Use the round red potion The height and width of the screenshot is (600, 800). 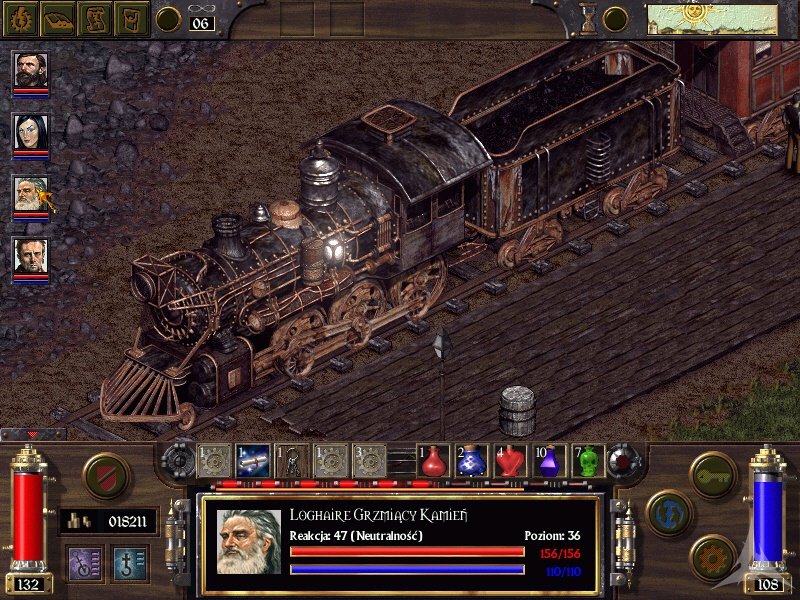click(x=433, y=460)
